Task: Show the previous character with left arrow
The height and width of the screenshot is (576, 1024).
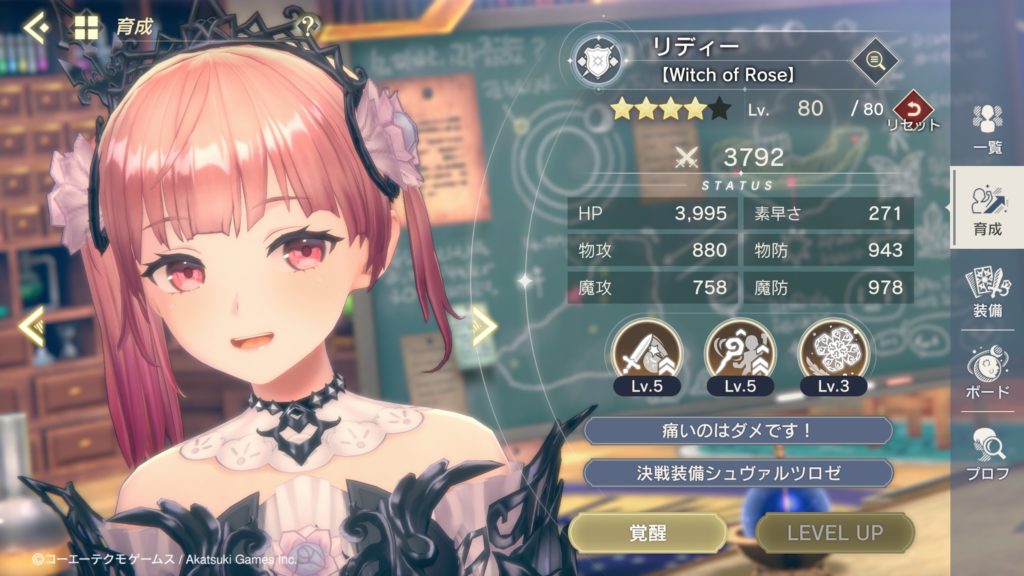Action: [31, 325]
